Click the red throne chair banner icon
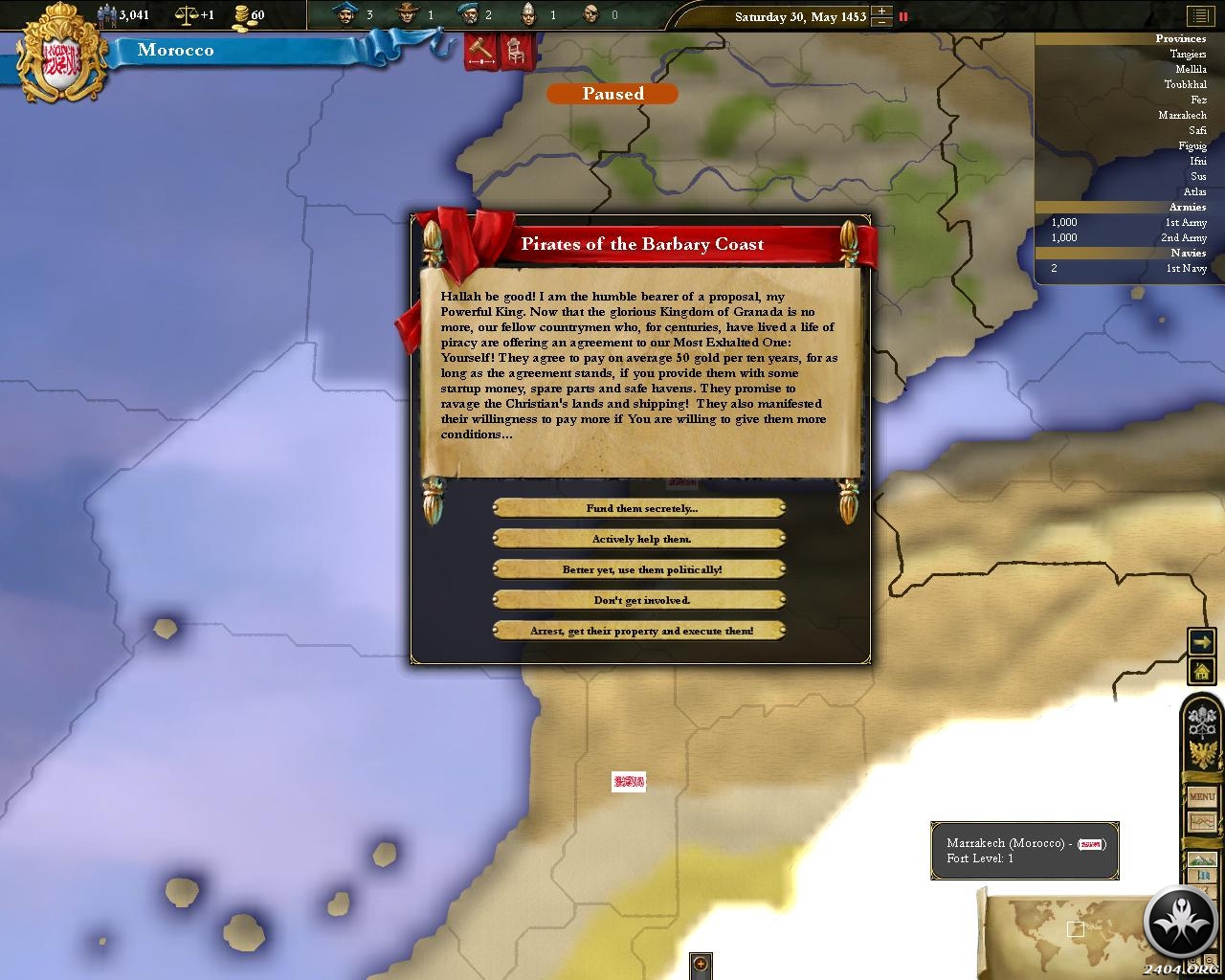The height and width of the screenshot is (980, 1225). click(514, 51)
